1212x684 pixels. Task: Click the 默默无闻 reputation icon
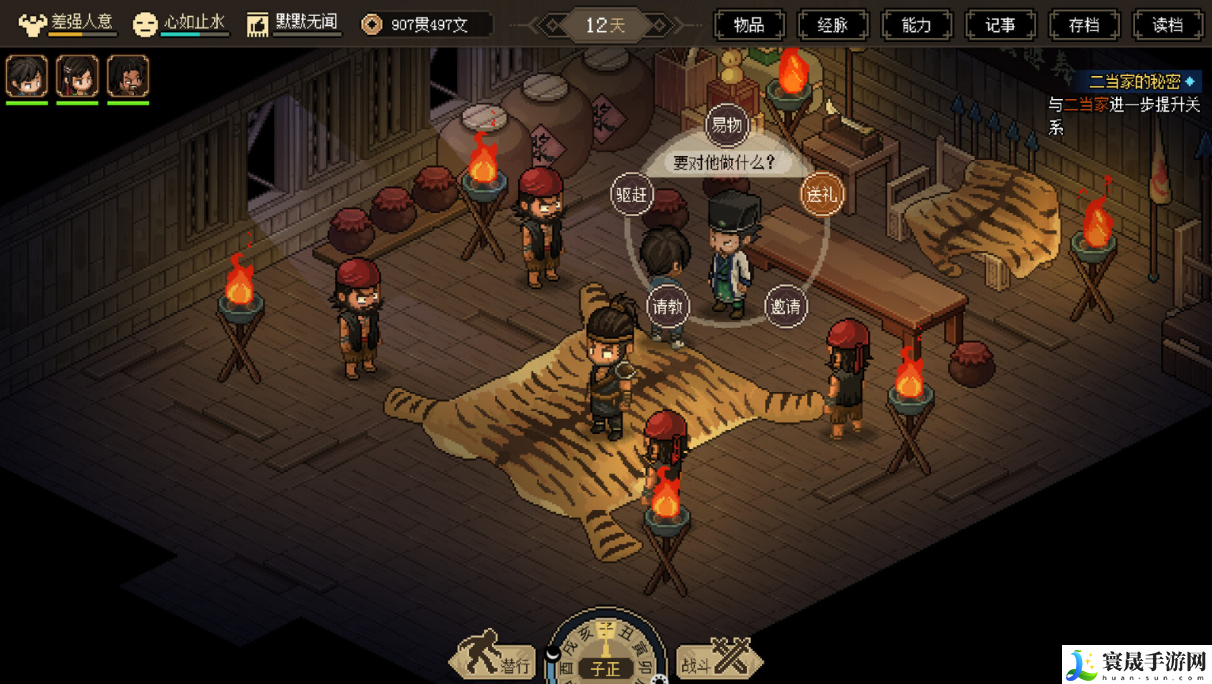(x=258, y=24)
